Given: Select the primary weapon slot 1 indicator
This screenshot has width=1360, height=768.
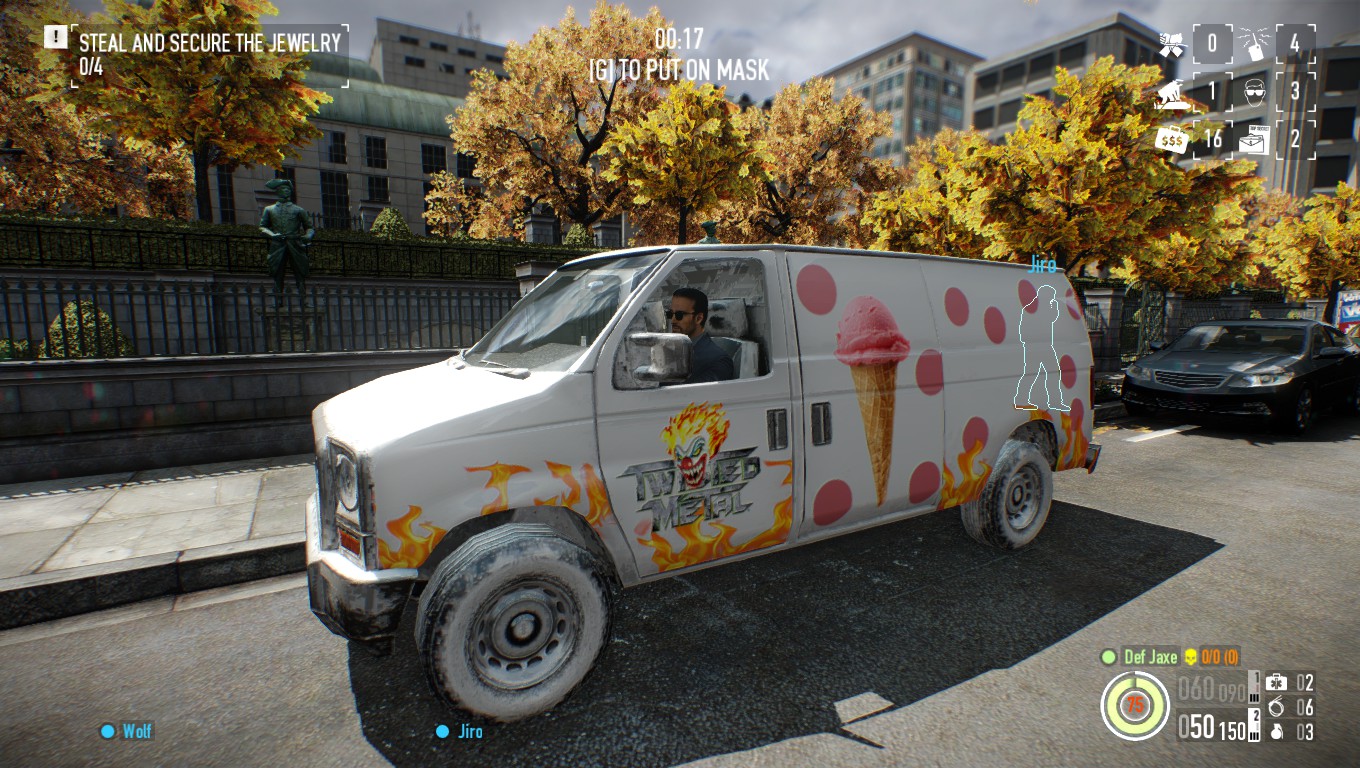Looking at the screenshot, I should 1254,686.
